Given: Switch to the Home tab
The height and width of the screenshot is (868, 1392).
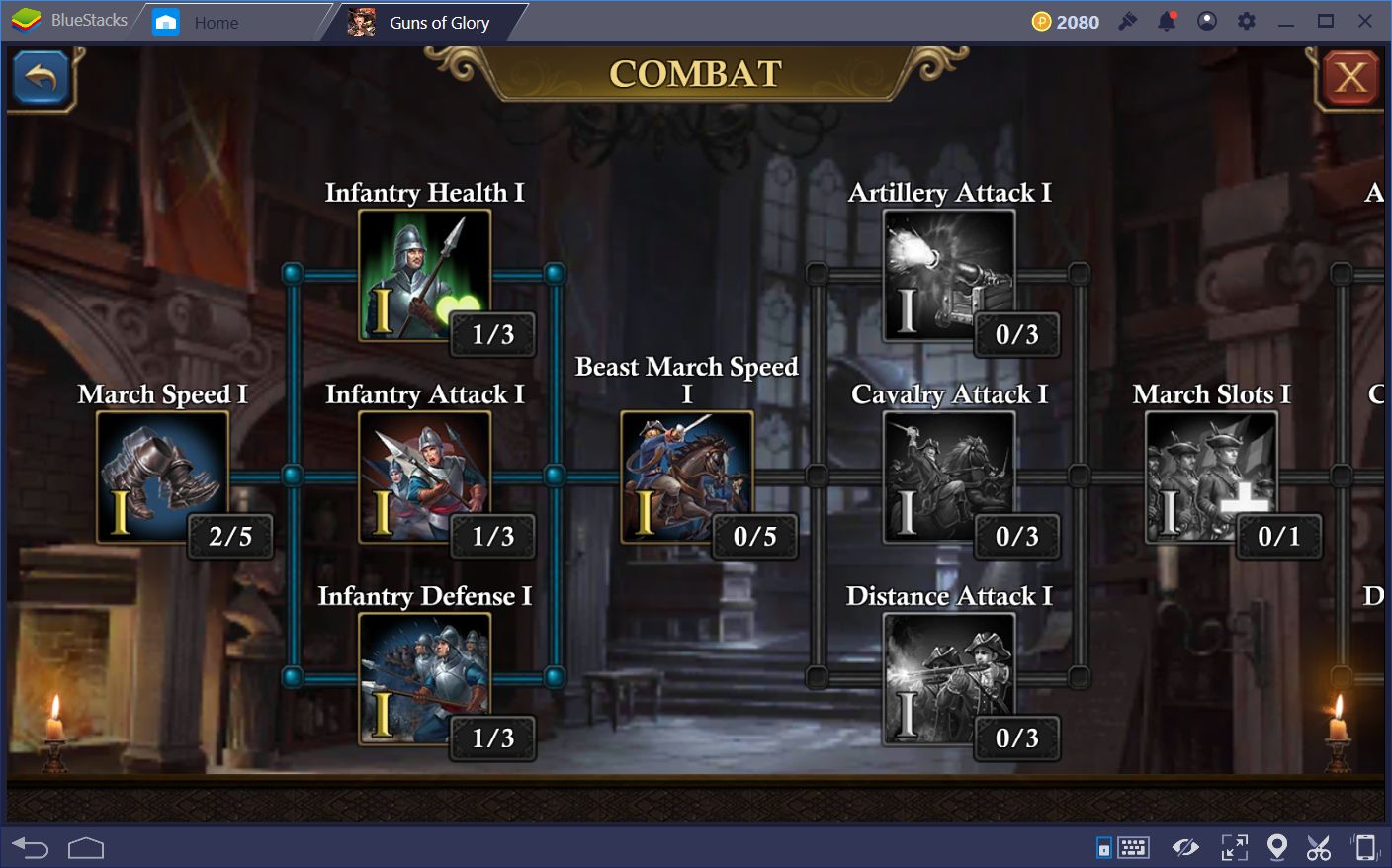Looking at the screenshot, I should 216,21.
